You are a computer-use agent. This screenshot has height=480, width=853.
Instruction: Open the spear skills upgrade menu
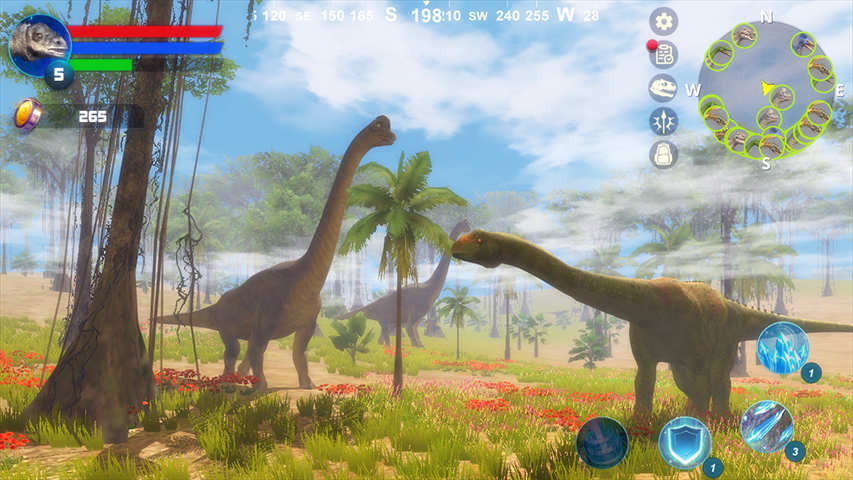coord(663,121)
